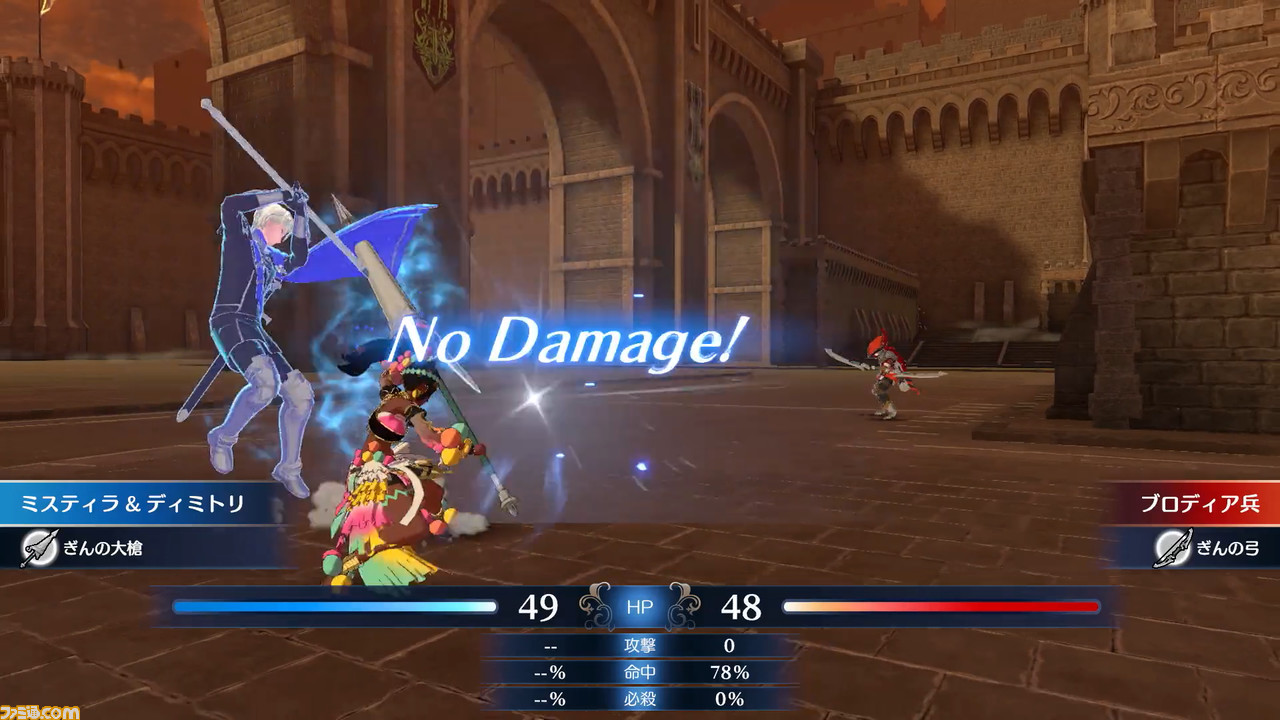Click the ぎんの大槍 lance weapon icon
Screen dimensions: 1280x720
coord(37,548)
